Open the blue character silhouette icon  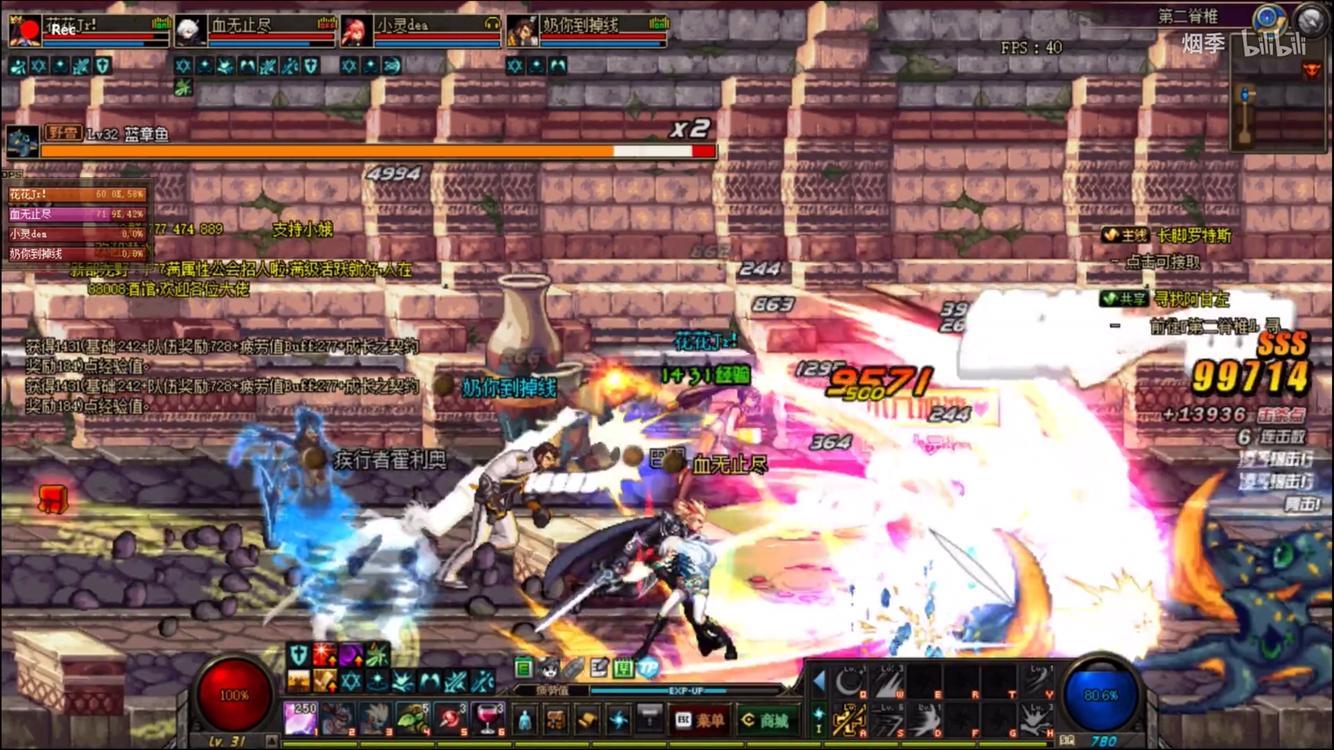(x=524, y=719)
